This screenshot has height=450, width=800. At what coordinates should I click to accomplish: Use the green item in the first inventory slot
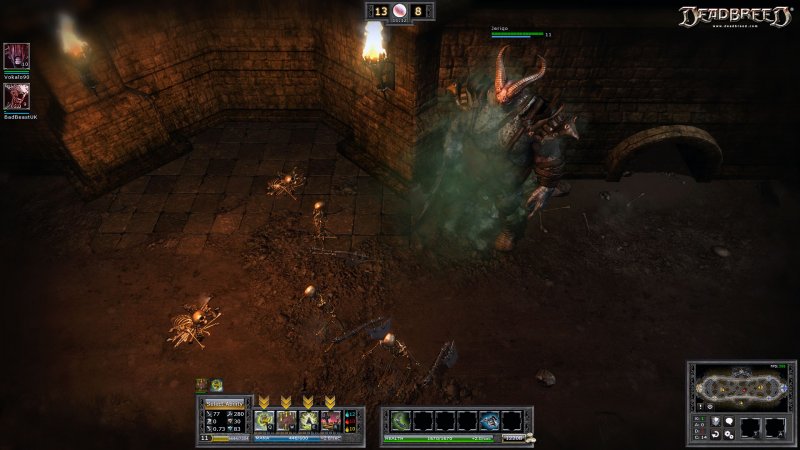click(401, 420)
